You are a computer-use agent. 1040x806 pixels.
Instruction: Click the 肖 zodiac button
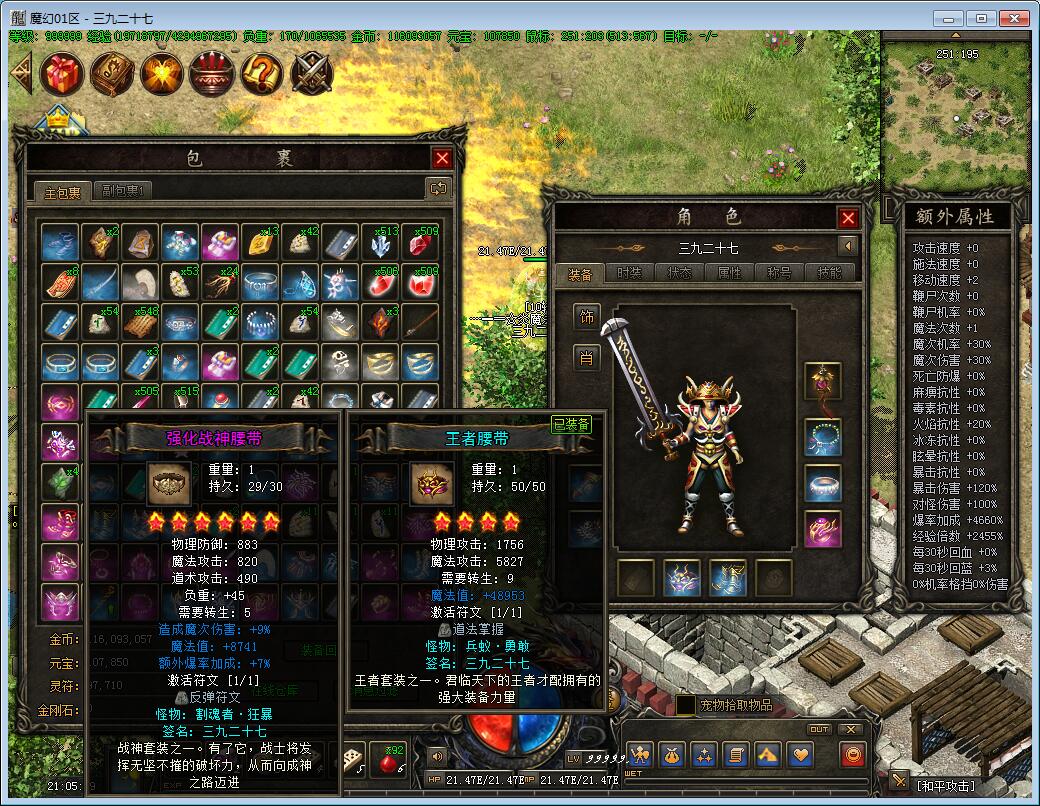[587, 357]
